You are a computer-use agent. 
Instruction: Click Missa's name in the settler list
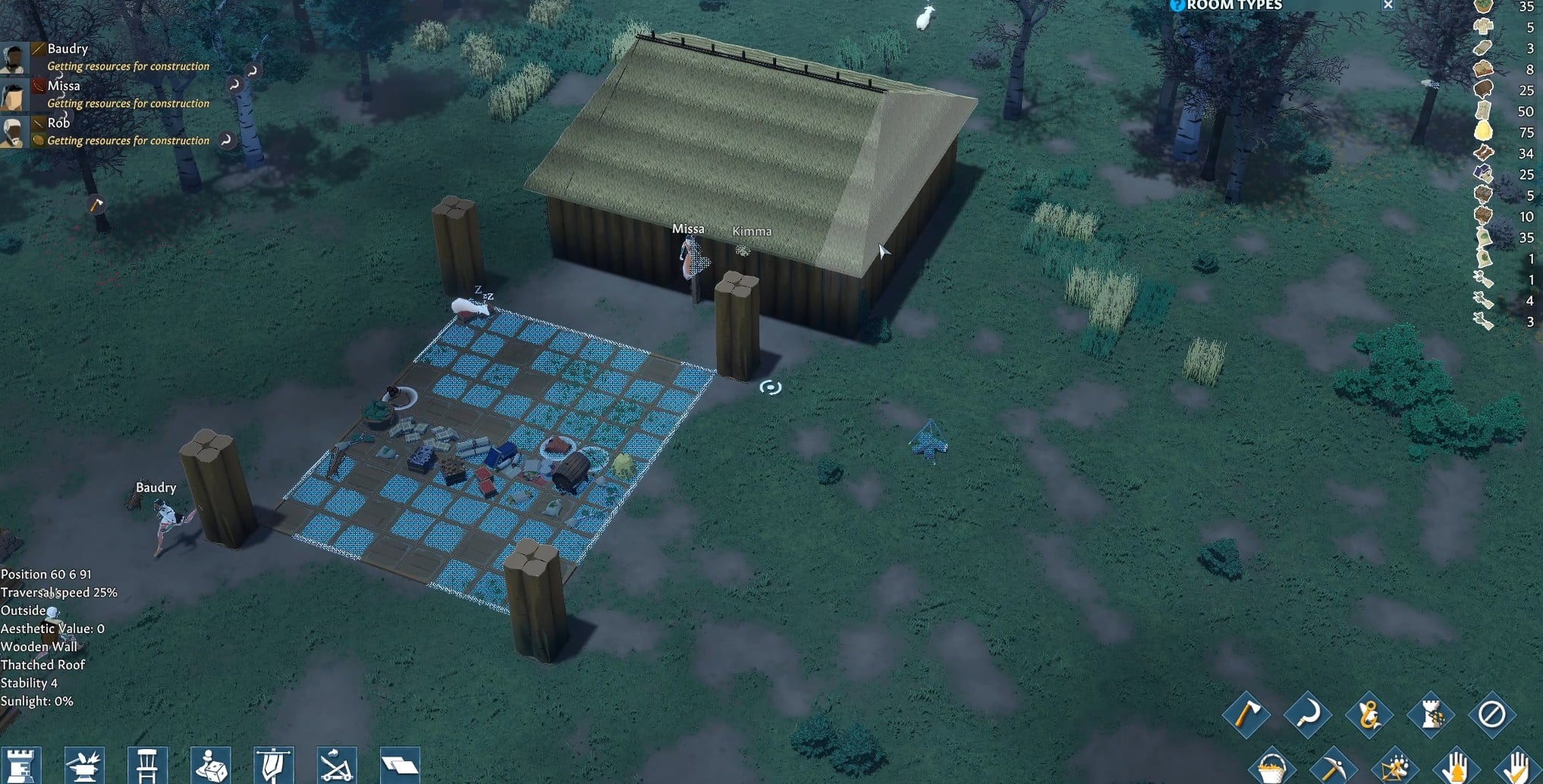(62, 86)
